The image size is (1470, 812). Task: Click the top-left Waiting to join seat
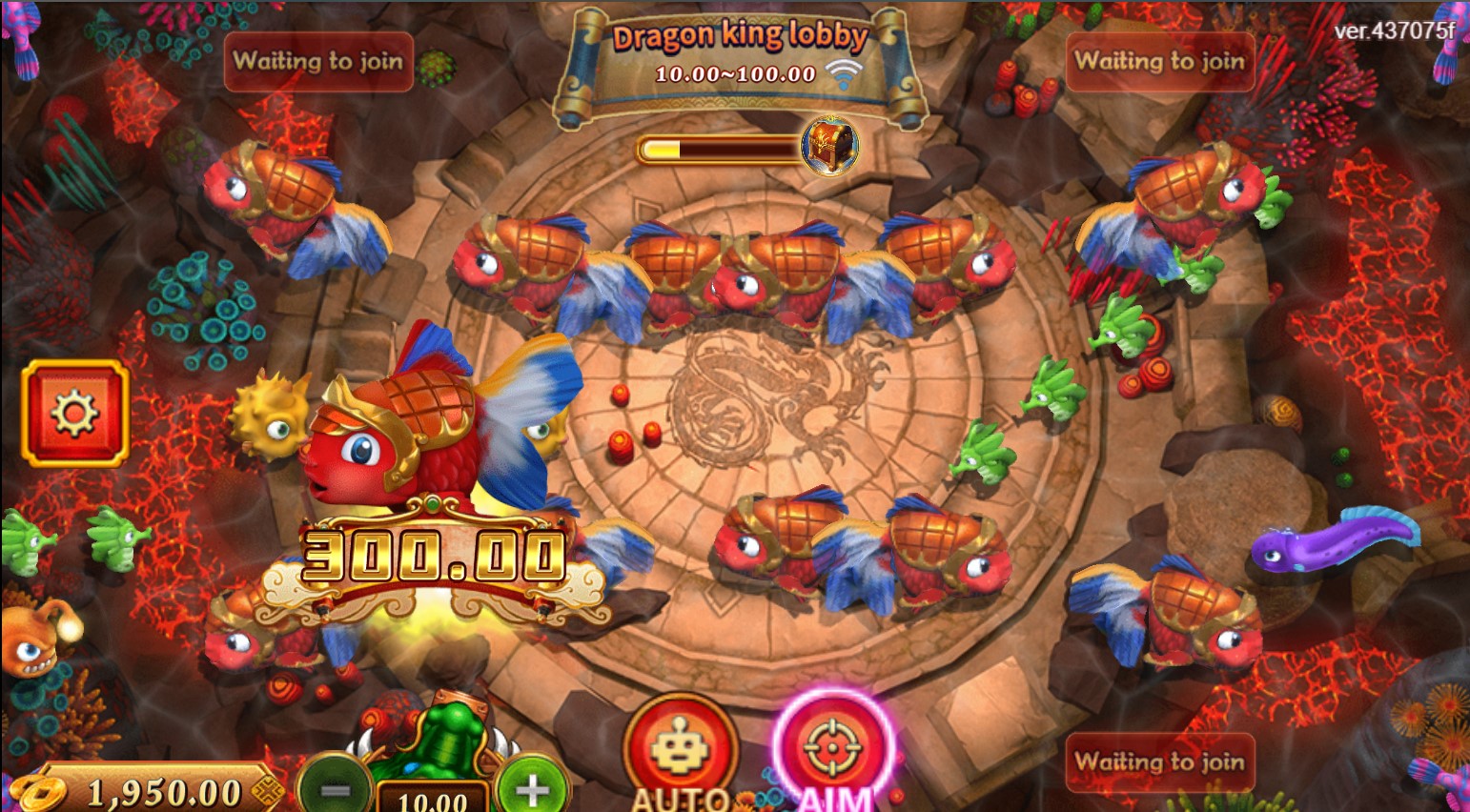pos(317,63)
